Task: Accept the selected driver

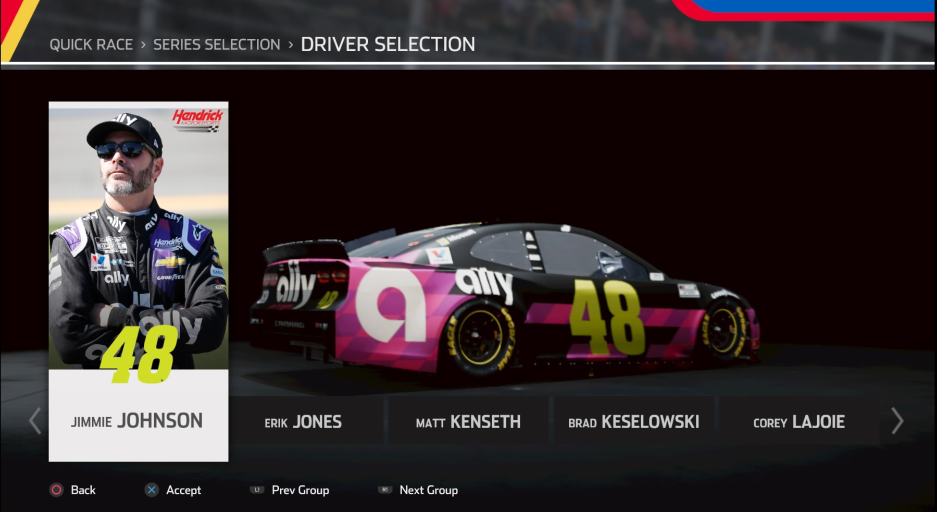Action: (173, 490)
